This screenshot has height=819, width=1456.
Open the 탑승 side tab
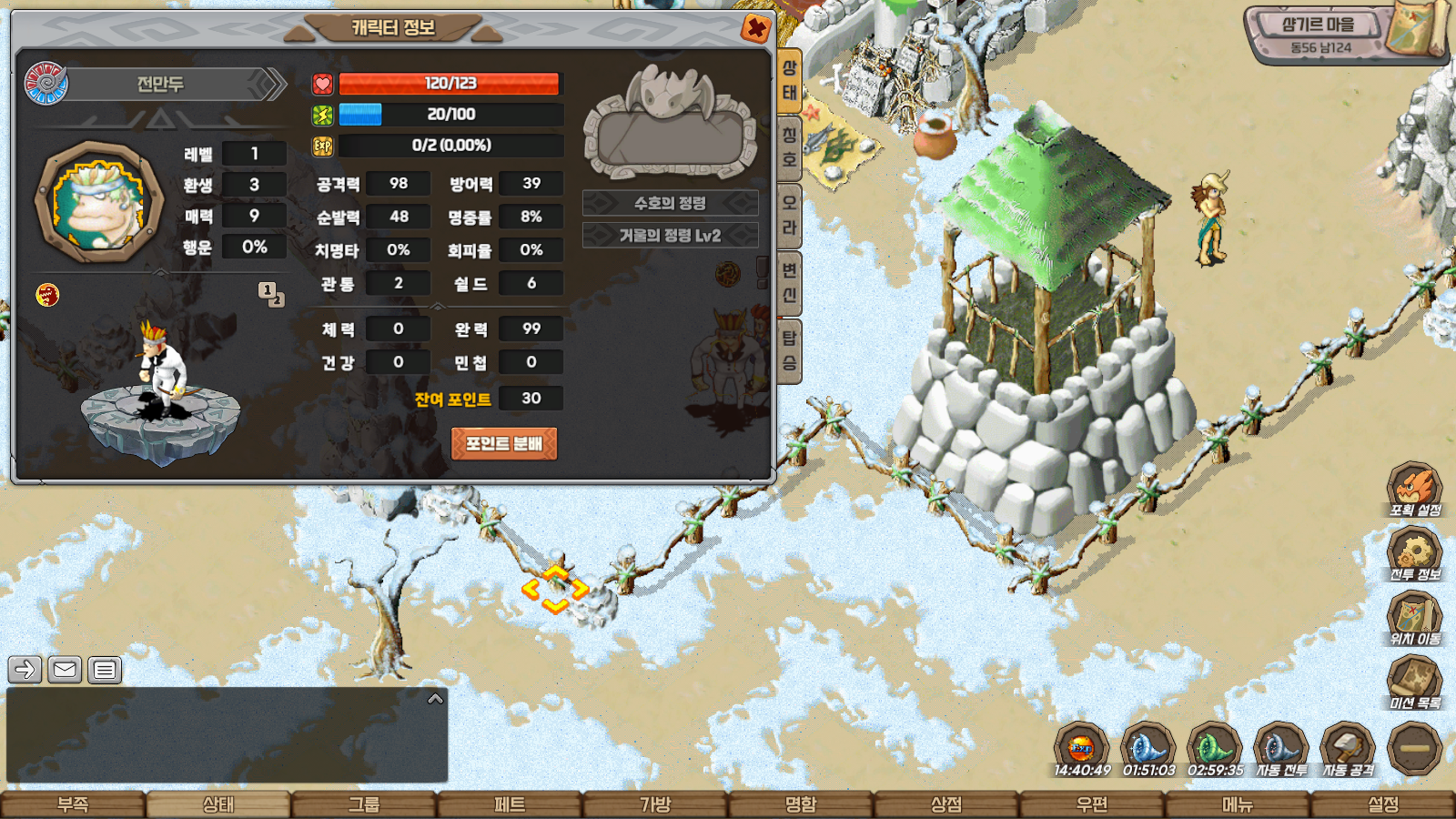(x=789, y=350)
